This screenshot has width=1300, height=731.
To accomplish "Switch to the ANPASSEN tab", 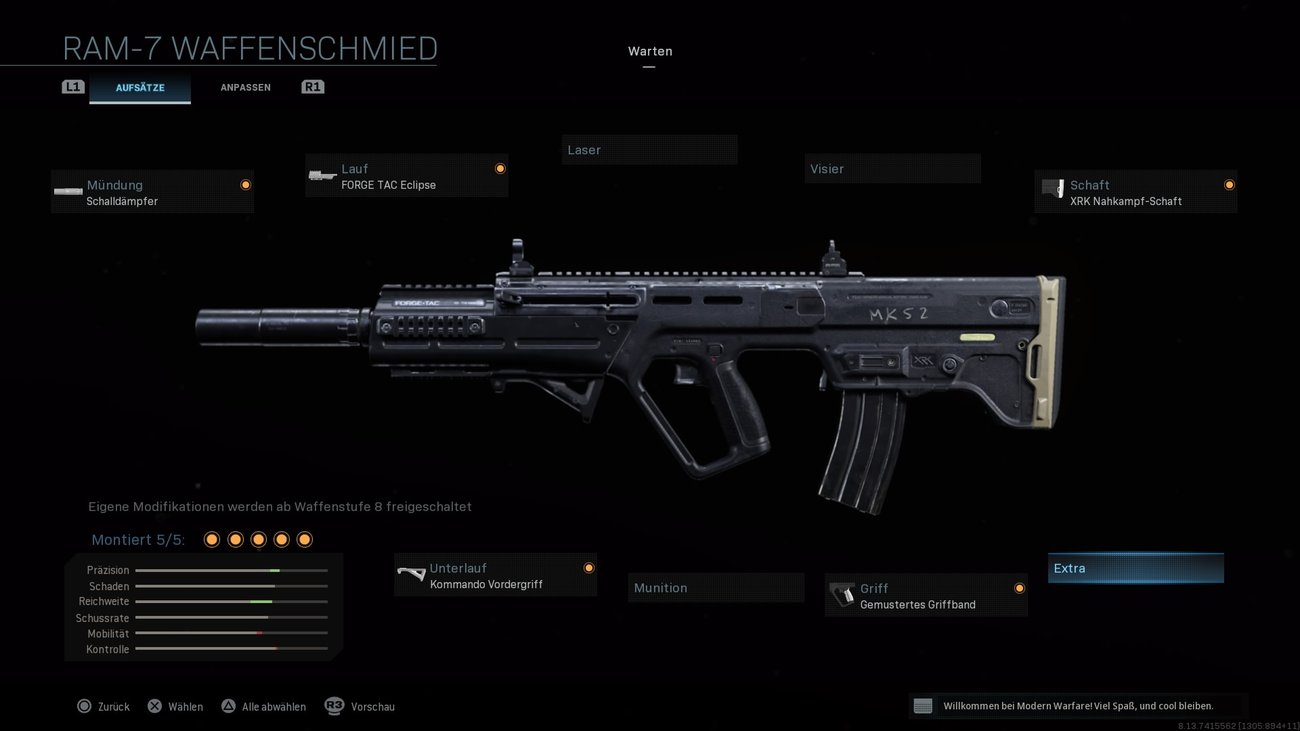I will pyautogui.click(x=245, y=87).
